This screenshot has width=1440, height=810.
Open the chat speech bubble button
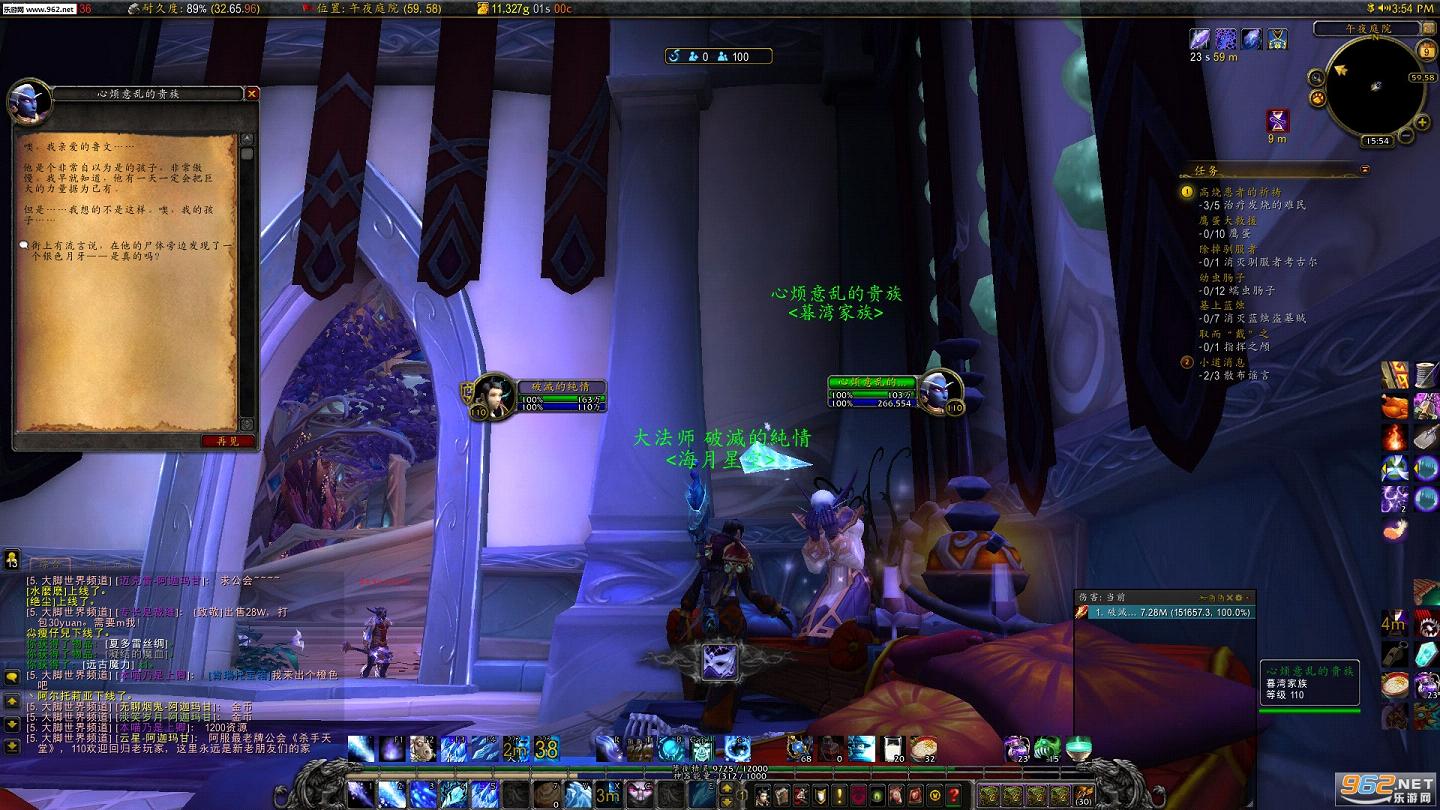click(x=12, y=676)
